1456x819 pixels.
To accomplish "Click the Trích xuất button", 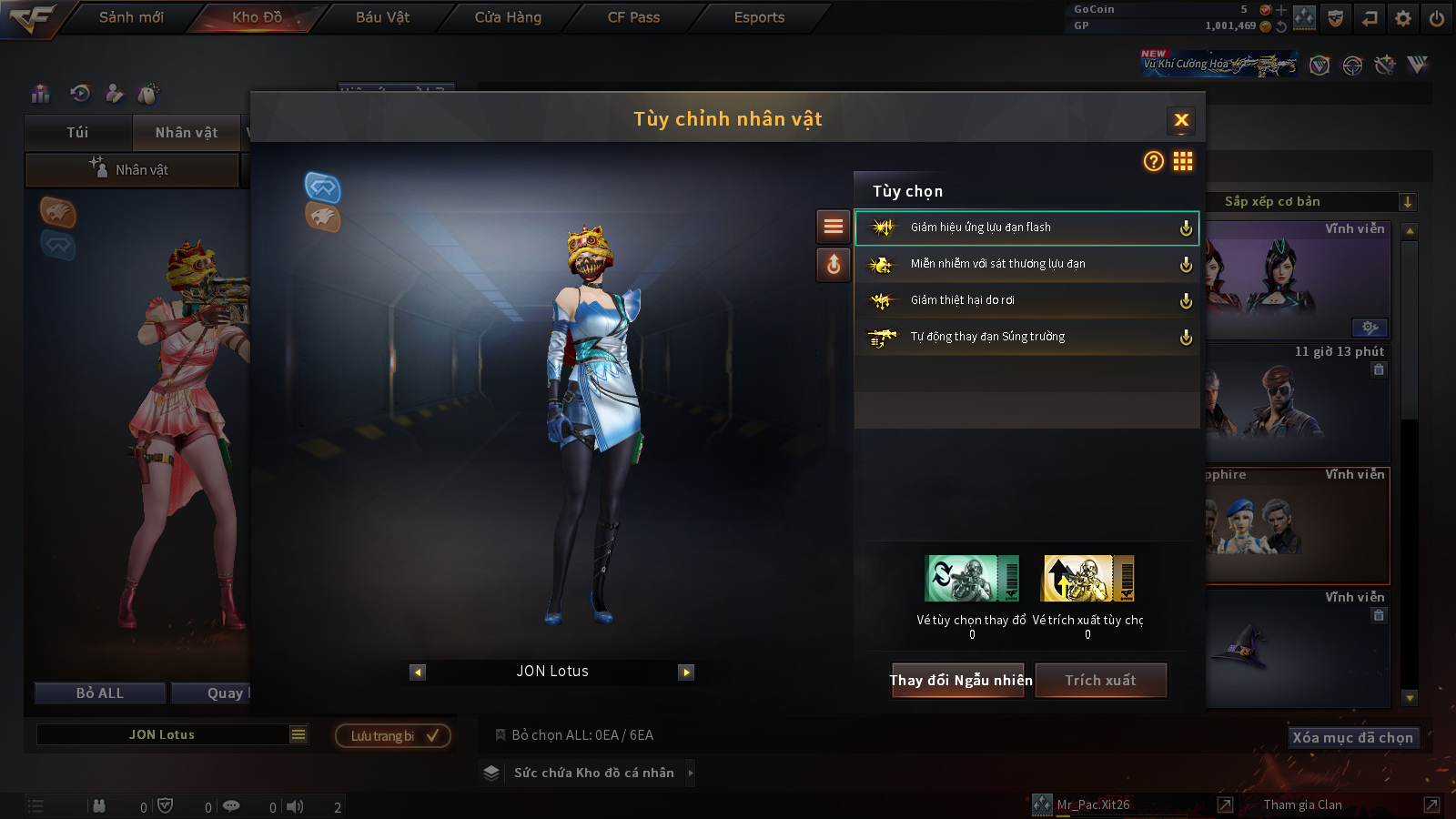I will [1100, 680].
